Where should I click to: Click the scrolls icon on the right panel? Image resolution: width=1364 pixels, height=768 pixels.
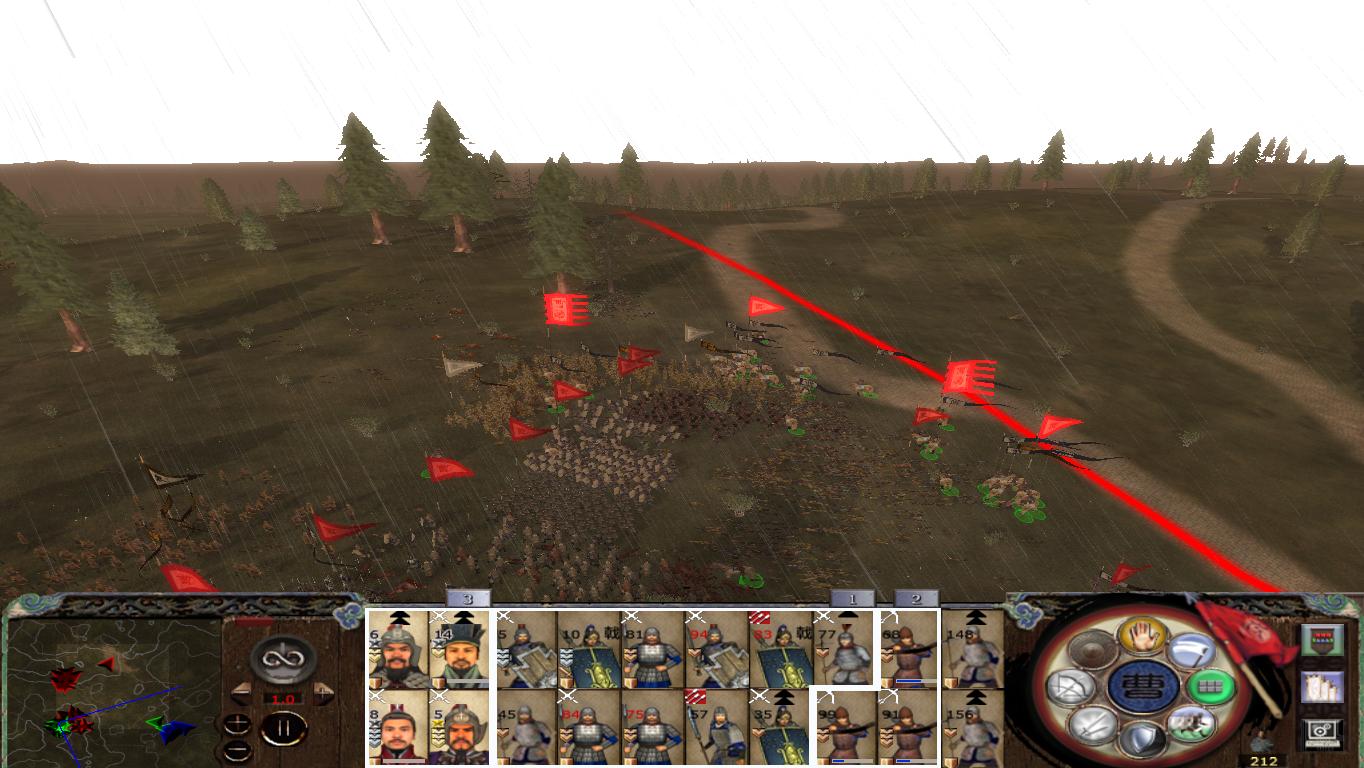coord(1323,688)
